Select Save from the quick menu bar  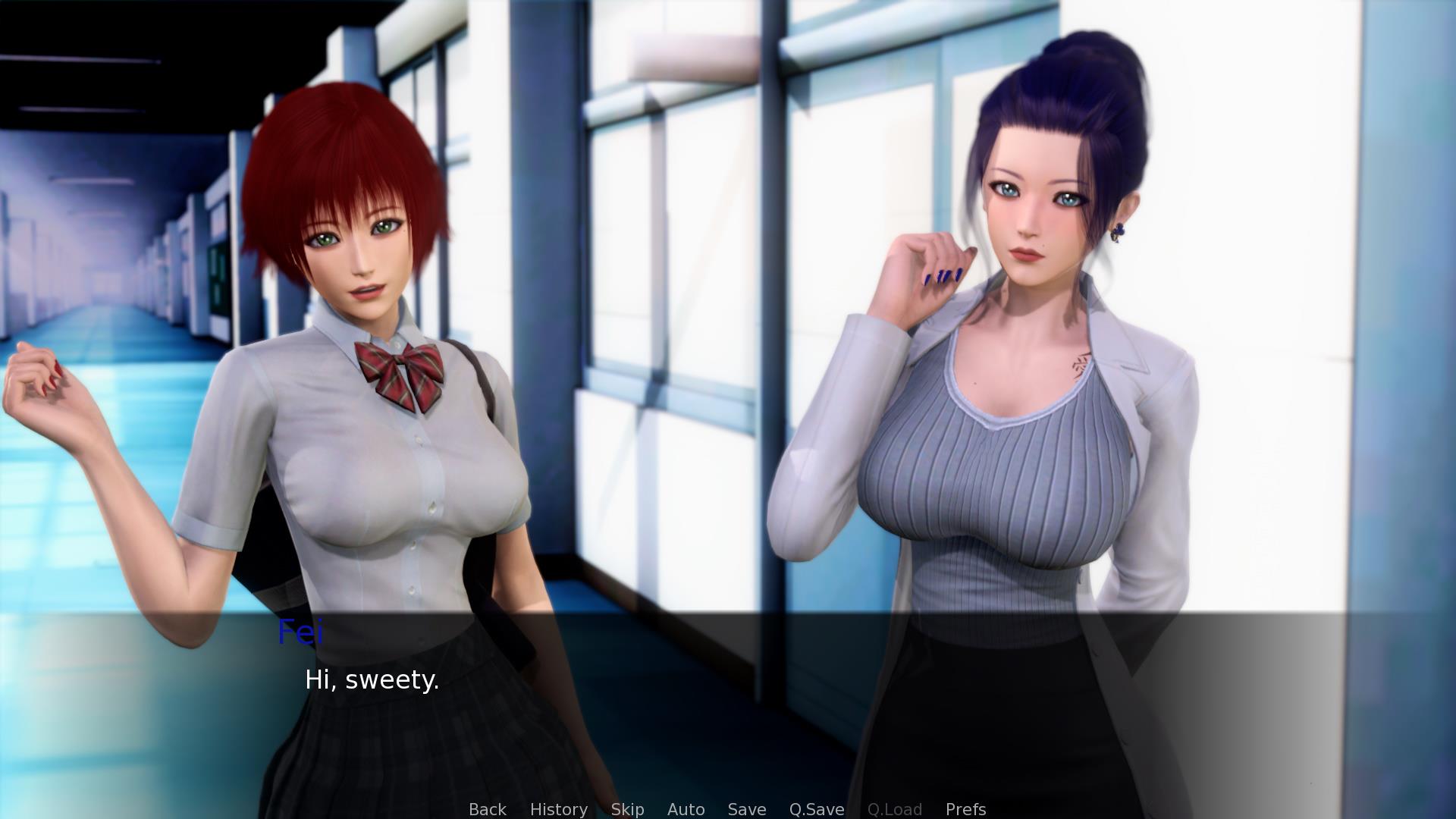coord(746,809)
